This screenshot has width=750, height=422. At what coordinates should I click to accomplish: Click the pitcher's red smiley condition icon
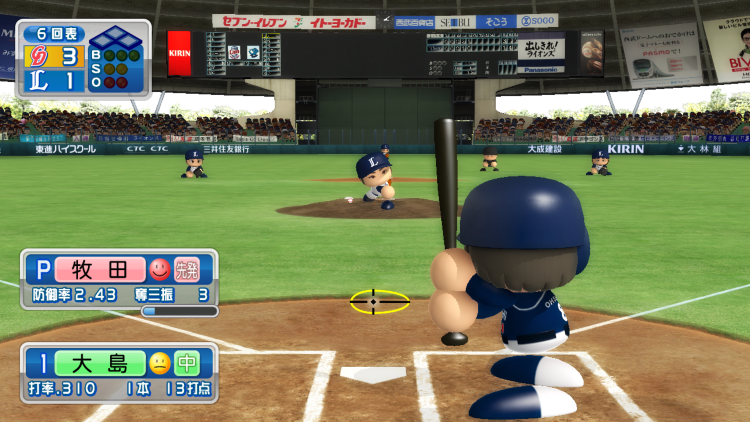click(159, 269)
